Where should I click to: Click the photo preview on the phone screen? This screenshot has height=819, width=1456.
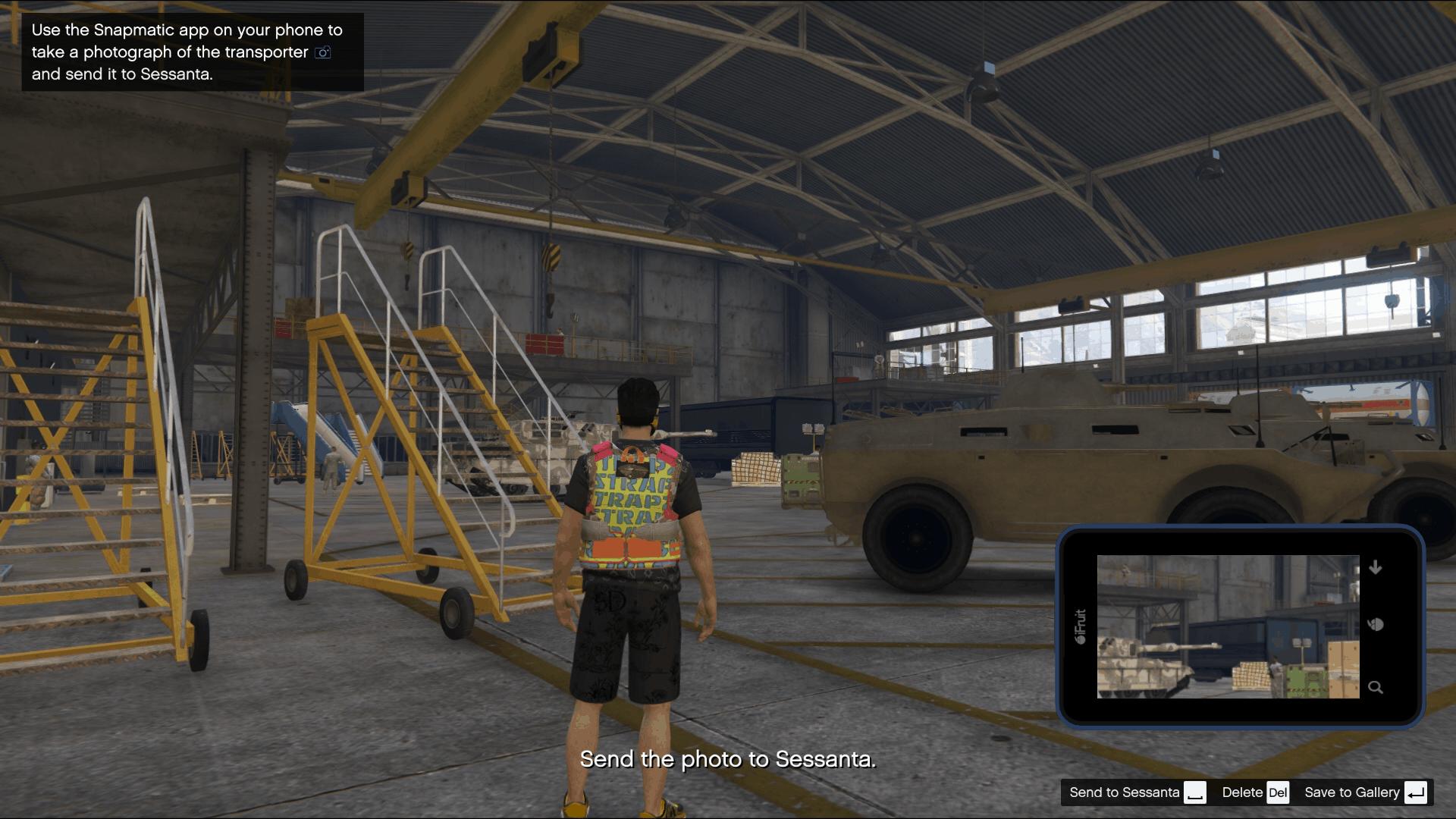(x=1229, y=626)
